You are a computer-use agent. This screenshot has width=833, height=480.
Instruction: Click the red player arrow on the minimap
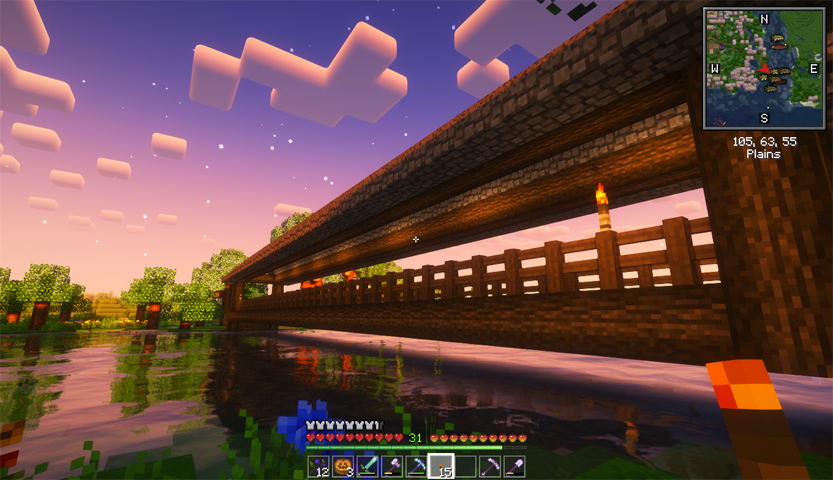(765, 68)
